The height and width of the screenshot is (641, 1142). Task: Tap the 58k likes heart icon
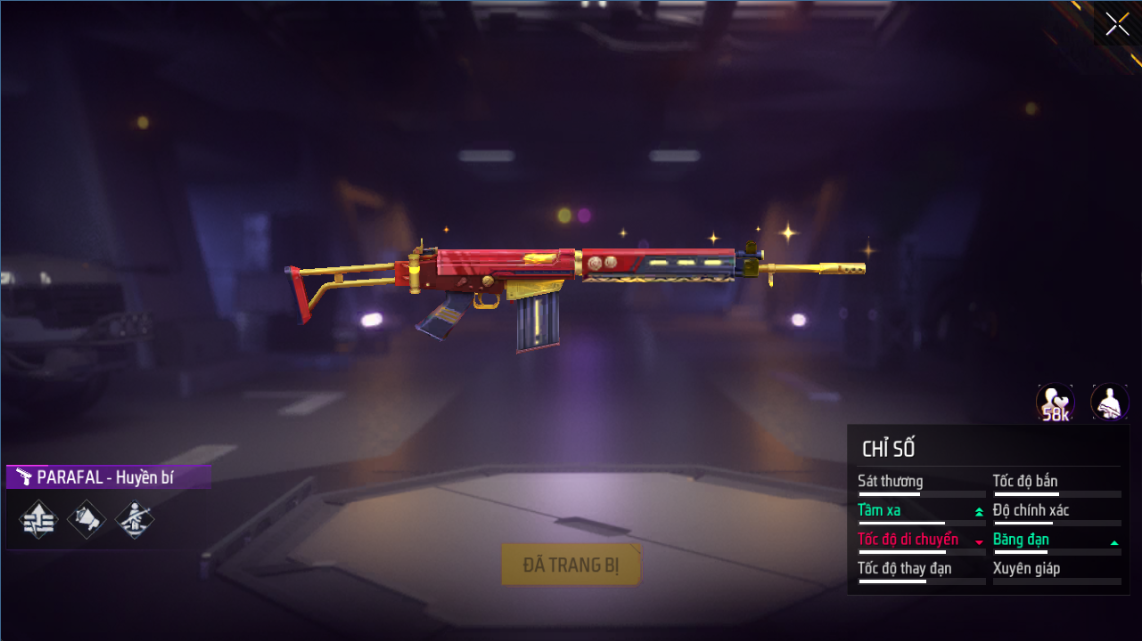coord(1055,403)
